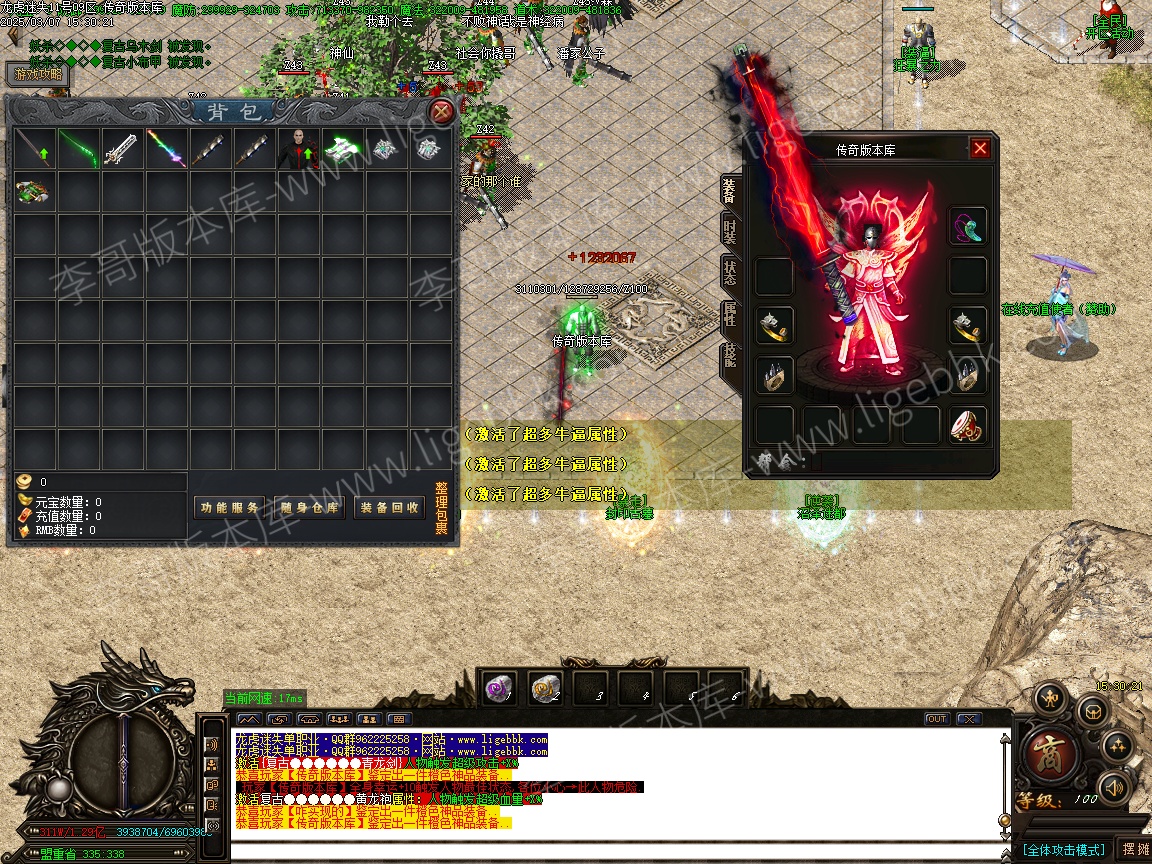The image size is (1152, 864).
Task: Click the 装备回收 equipment recycle button
Action: [390, 508]
